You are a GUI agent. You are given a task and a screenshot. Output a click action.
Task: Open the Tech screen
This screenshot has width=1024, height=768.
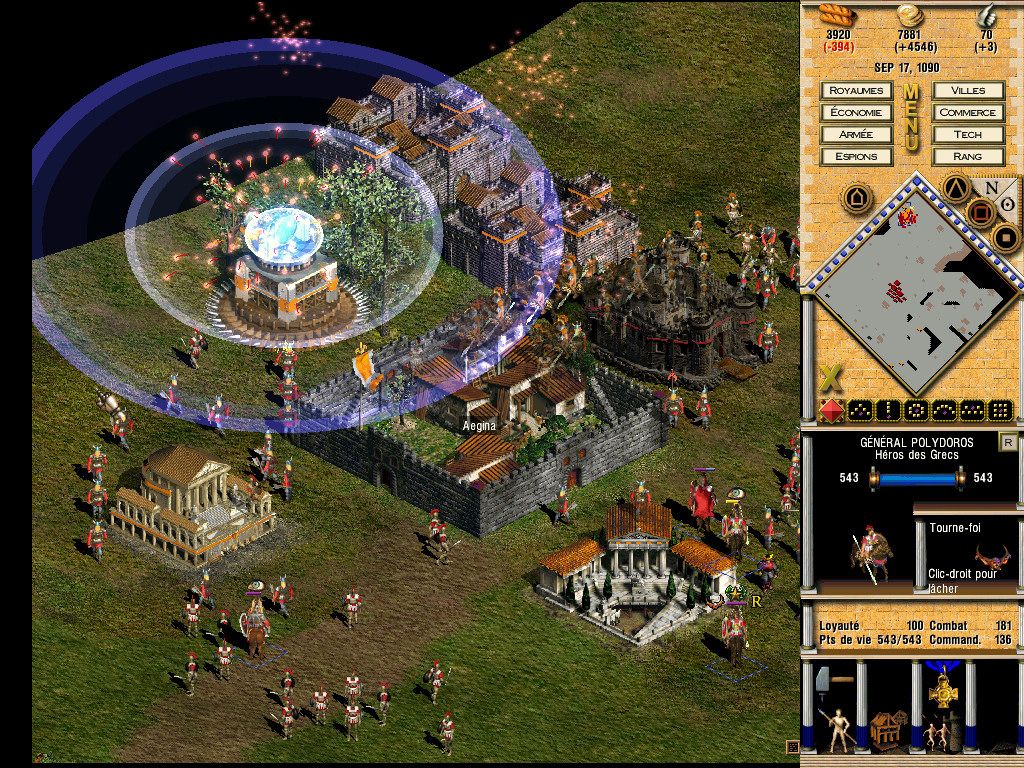pyautogui.click(x=968, y=135)
